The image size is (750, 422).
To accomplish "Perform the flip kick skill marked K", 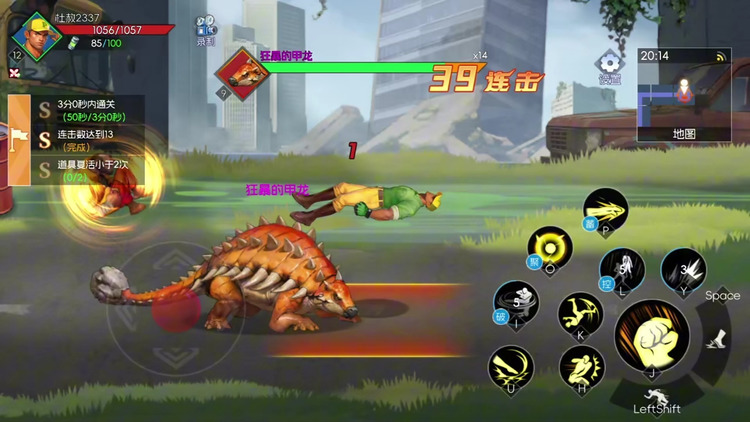I will pos(580,314).
